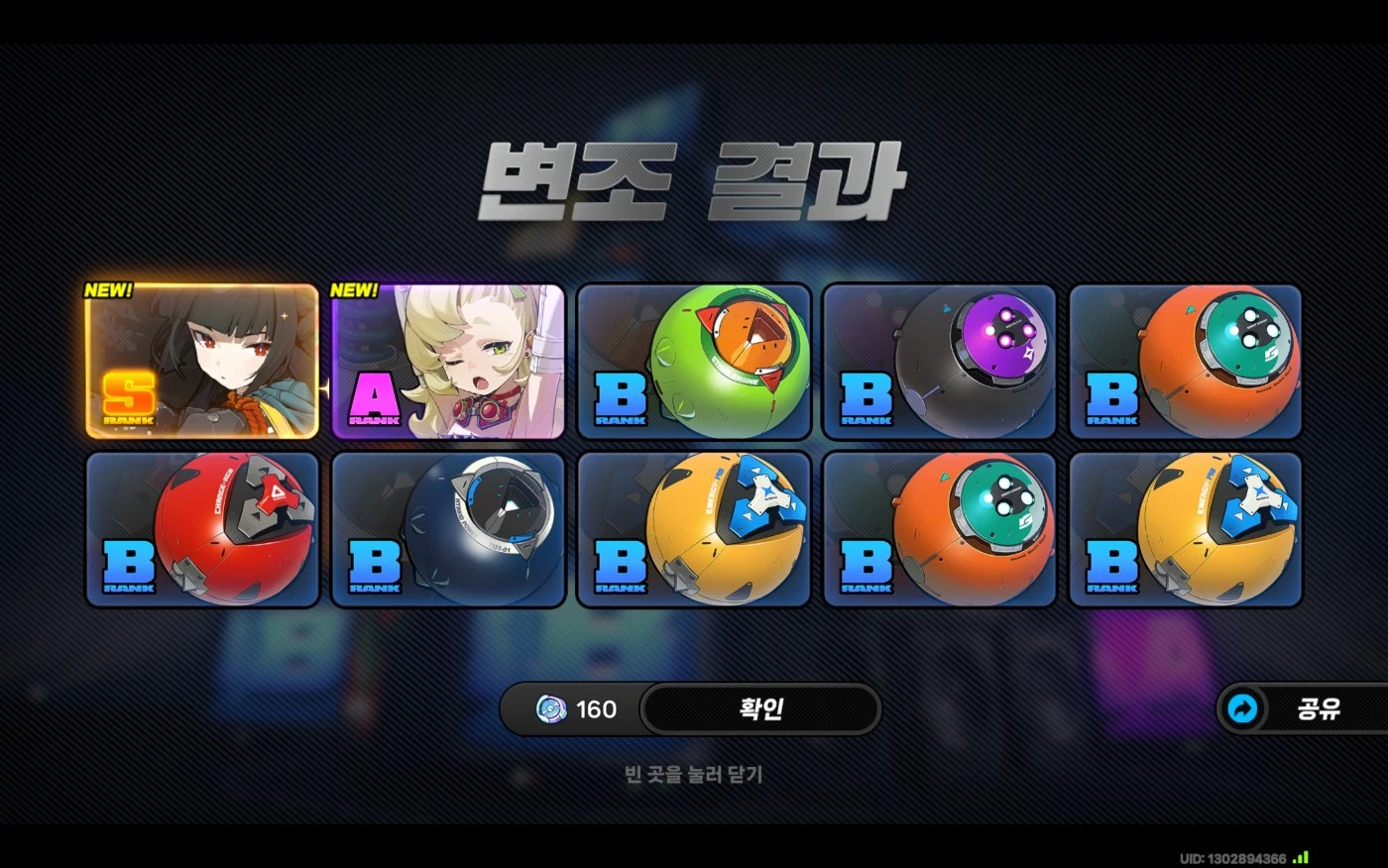Select the last yellow Bangboo on the right

click(x=1188, y=528)
